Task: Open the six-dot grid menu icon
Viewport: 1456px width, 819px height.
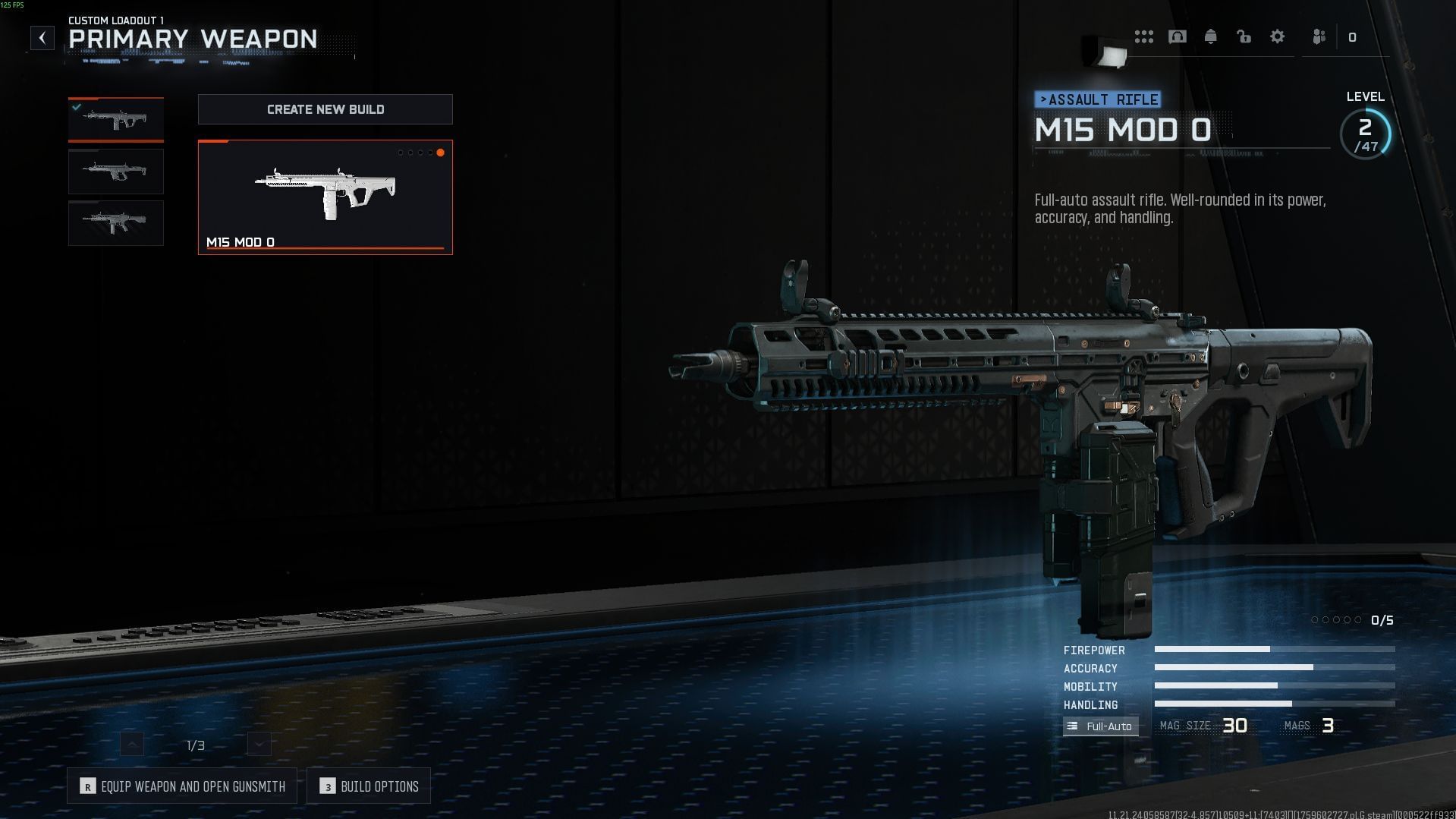Action: [1143, 36]
